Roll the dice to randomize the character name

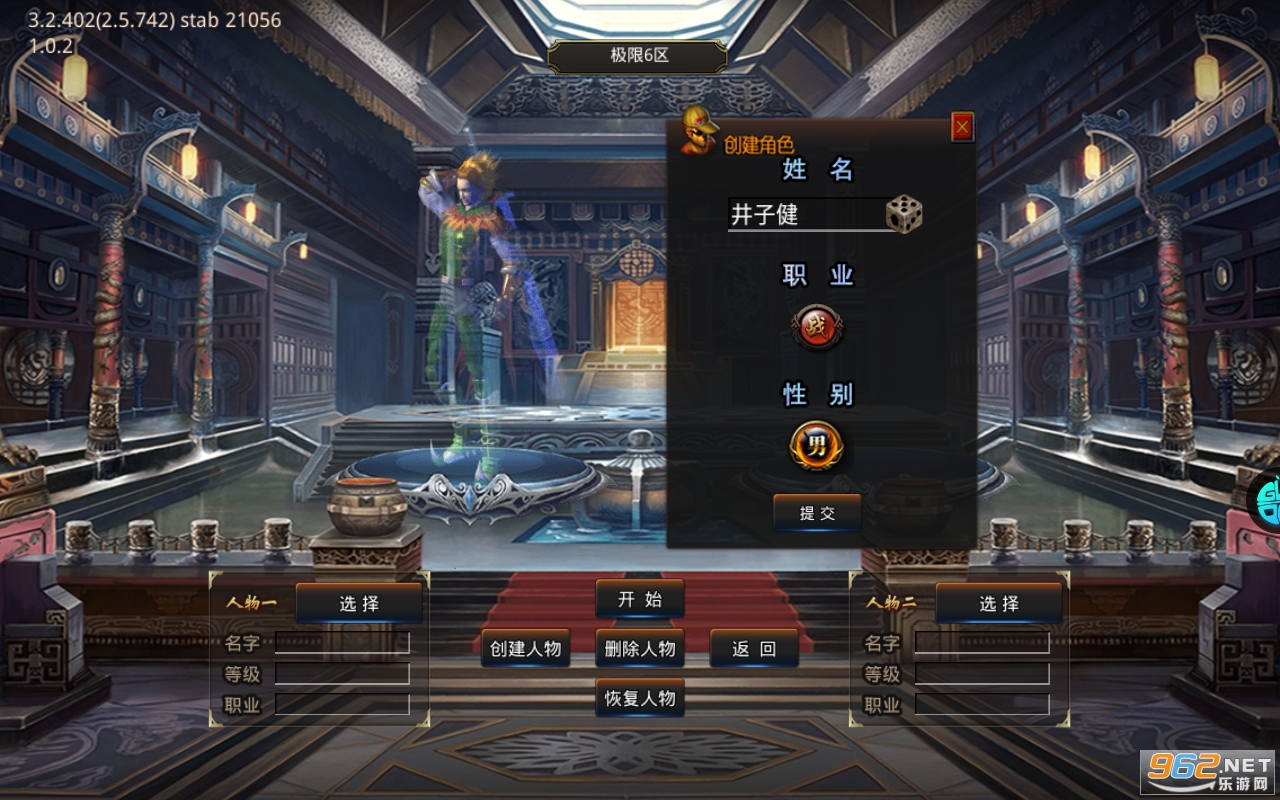[902, 212]
